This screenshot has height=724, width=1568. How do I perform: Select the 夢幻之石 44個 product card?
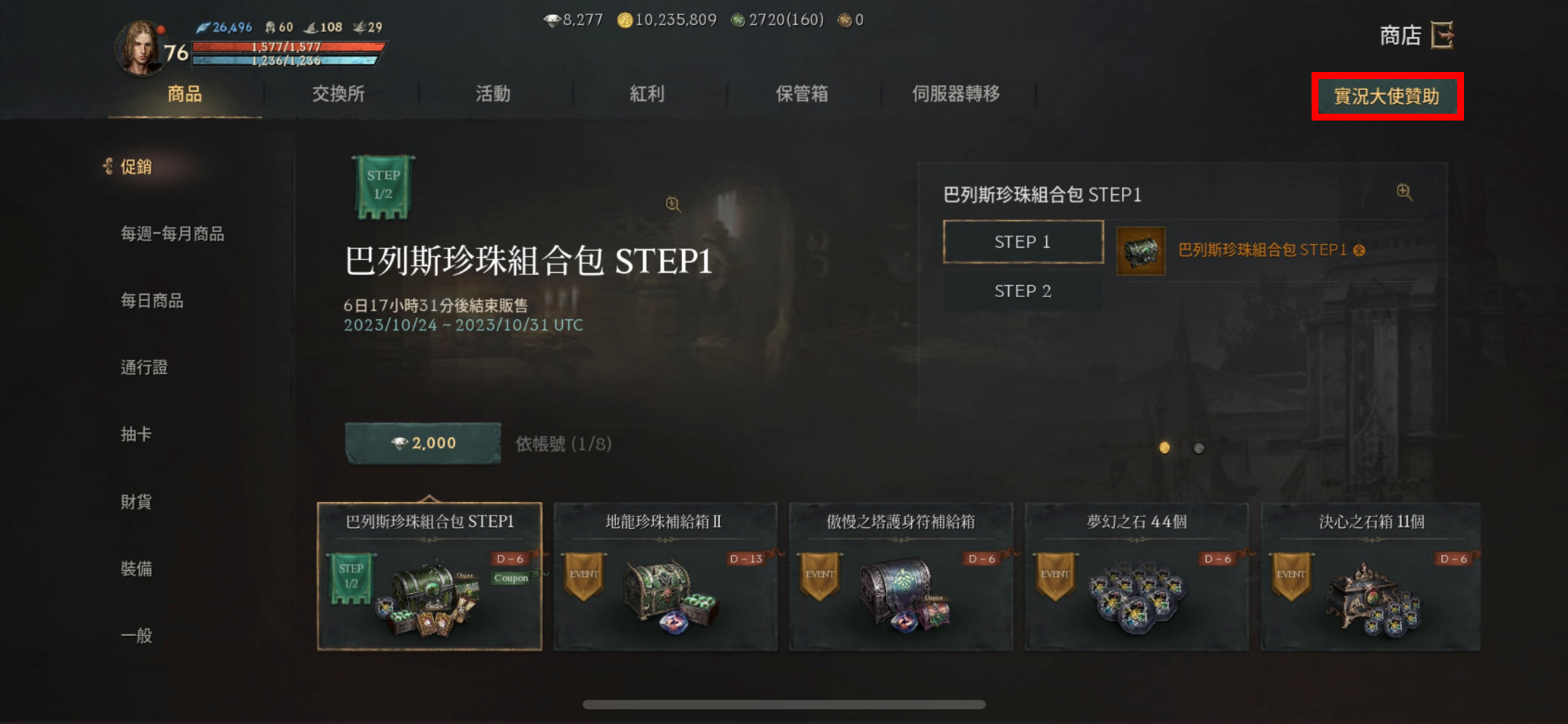tap(1135, 576)
